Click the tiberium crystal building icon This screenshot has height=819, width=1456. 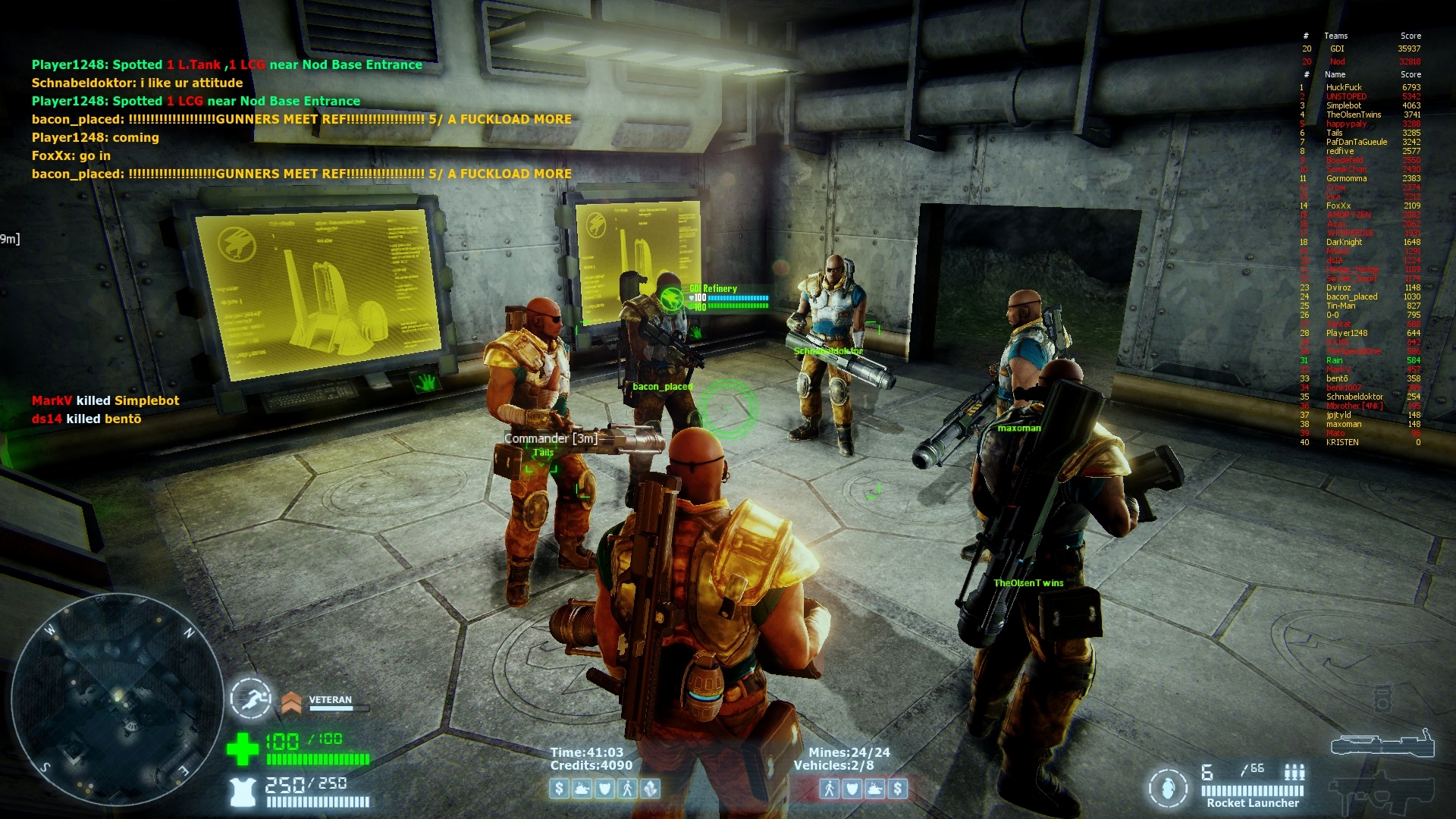pos(651,789)
